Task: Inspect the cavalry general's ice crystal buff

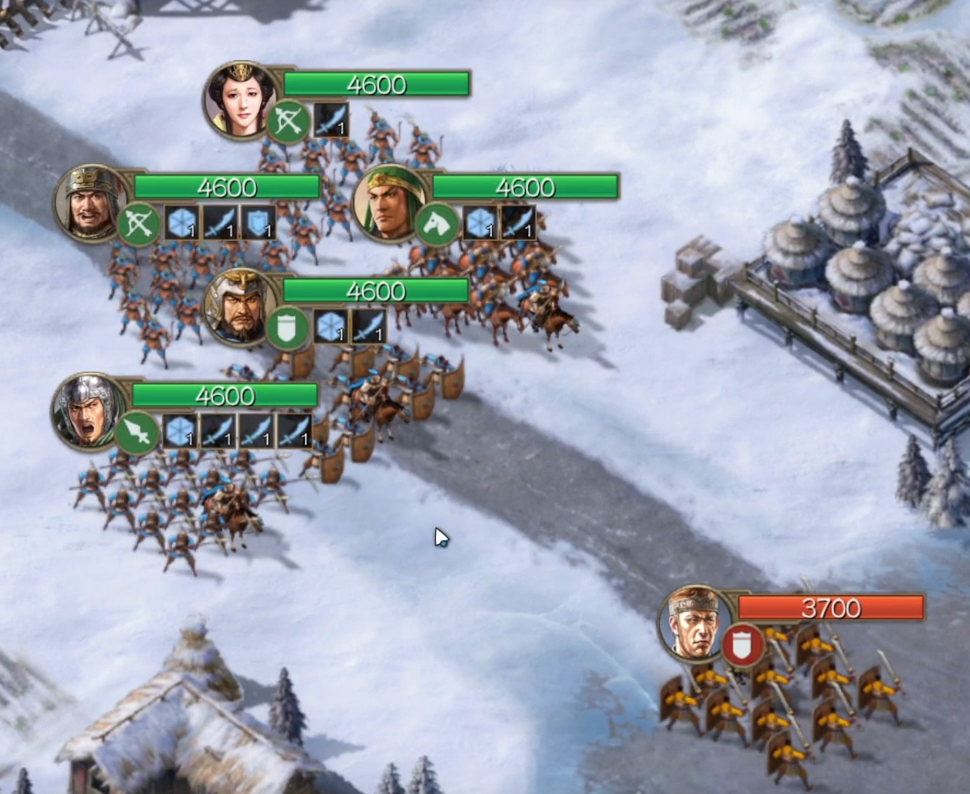Action: click(x=480, y=224)
